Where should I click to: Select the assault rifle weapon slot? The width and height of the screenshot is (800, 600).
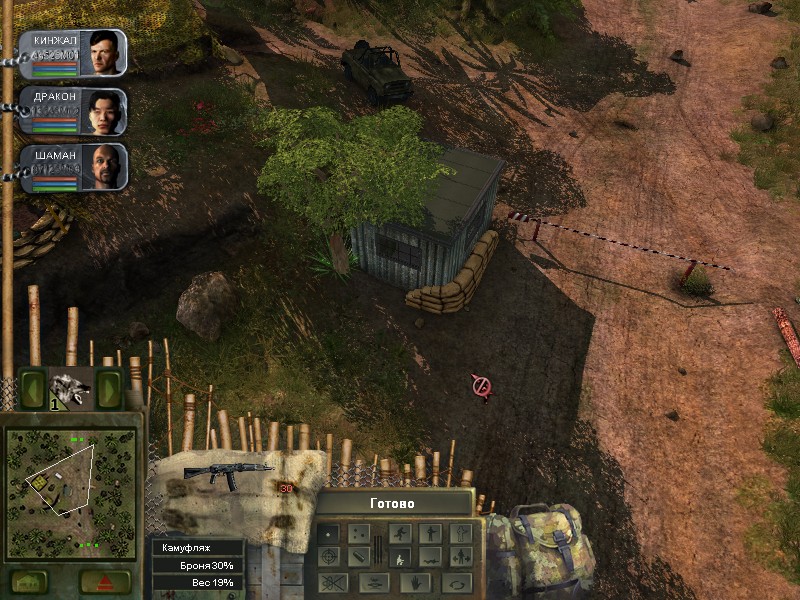[238, 474]
